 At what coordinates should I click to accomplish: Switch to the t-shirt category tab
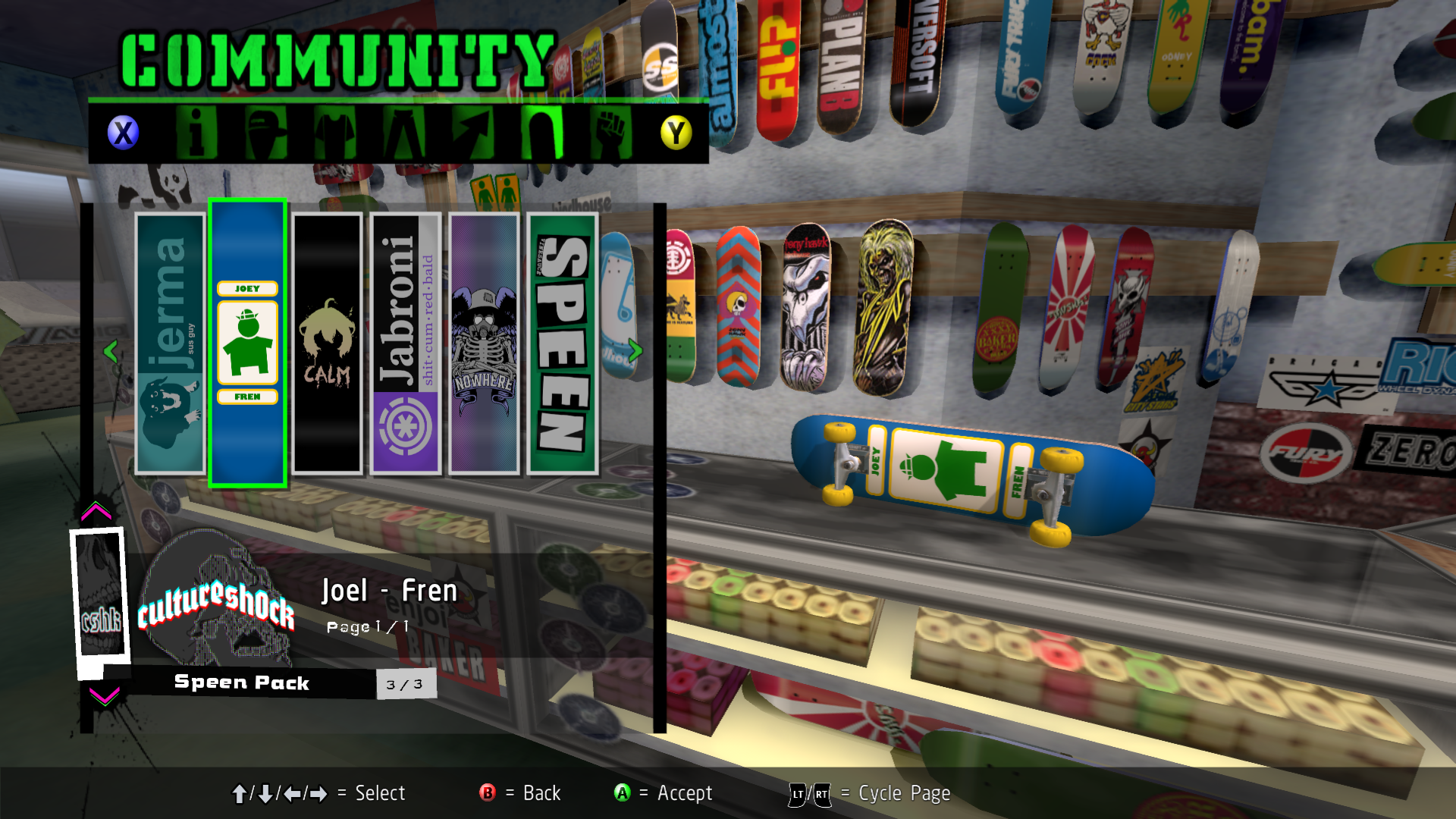click(x=334, y=133)
